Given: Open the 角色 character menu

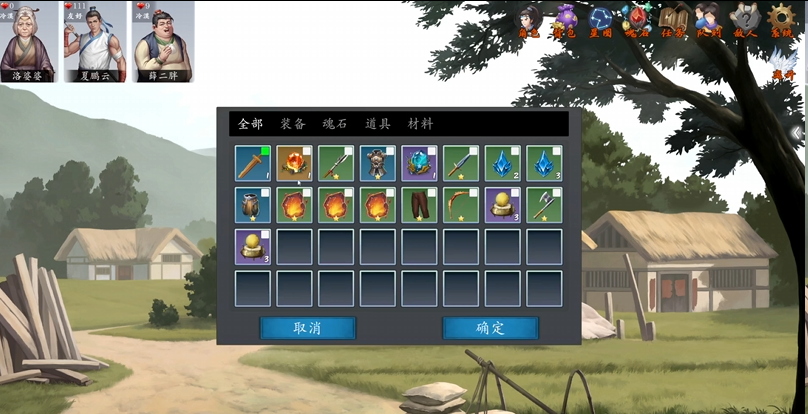Looking at the screenshot, I should click(530, 21).
